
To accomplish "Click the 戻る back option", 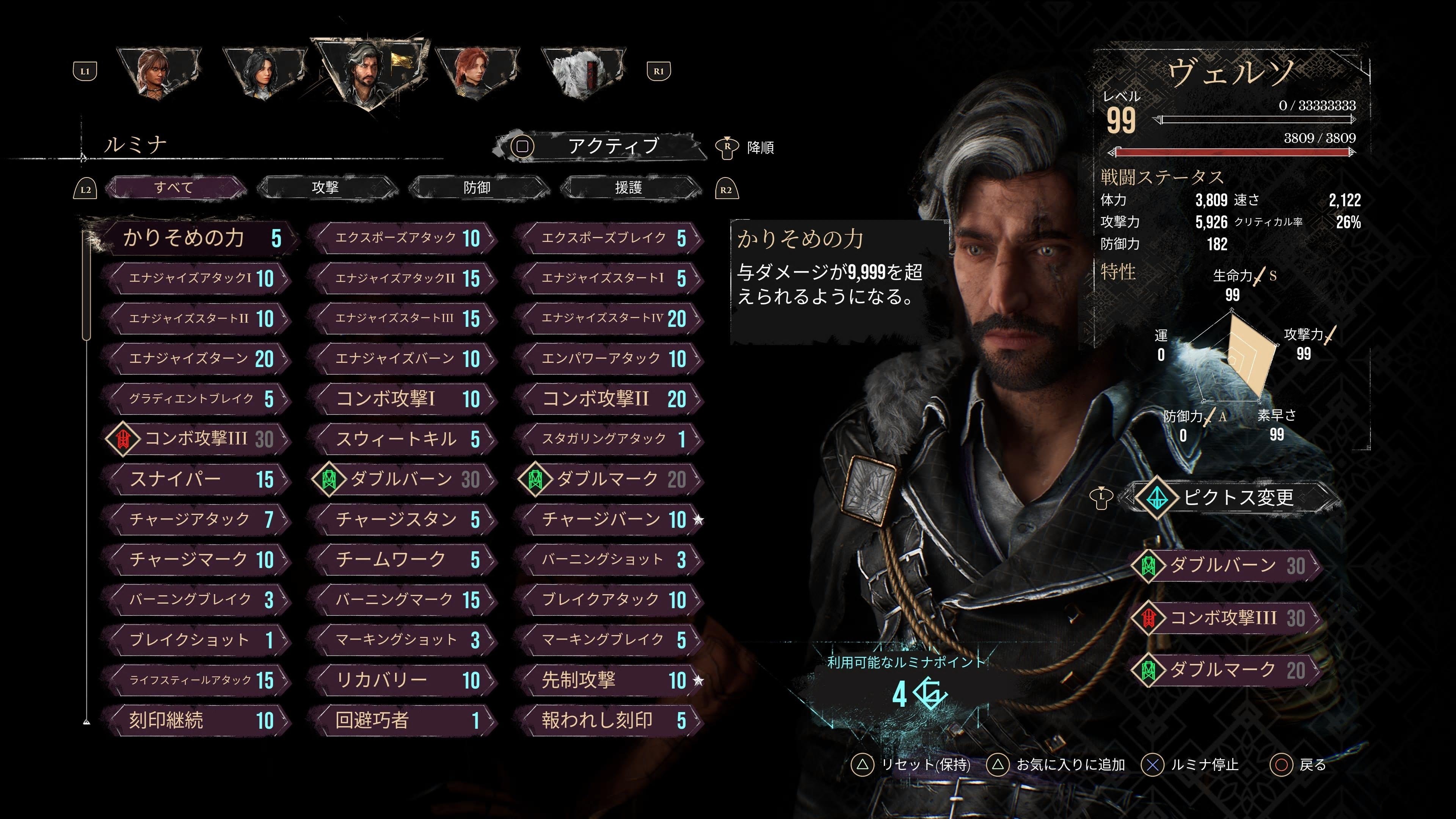I will click(x=1300, y=765).
